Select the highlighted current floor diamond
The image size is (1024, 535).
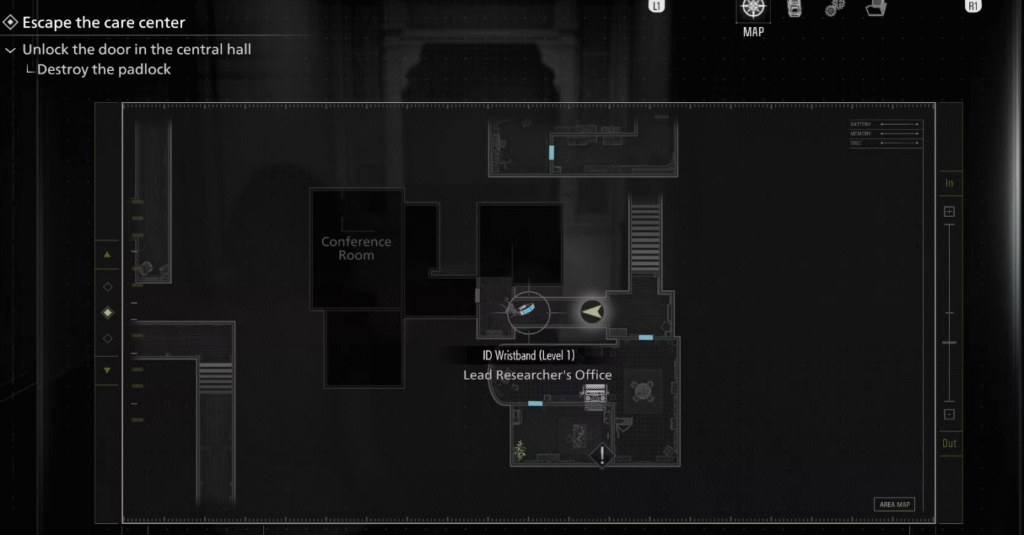pos(108,312)
